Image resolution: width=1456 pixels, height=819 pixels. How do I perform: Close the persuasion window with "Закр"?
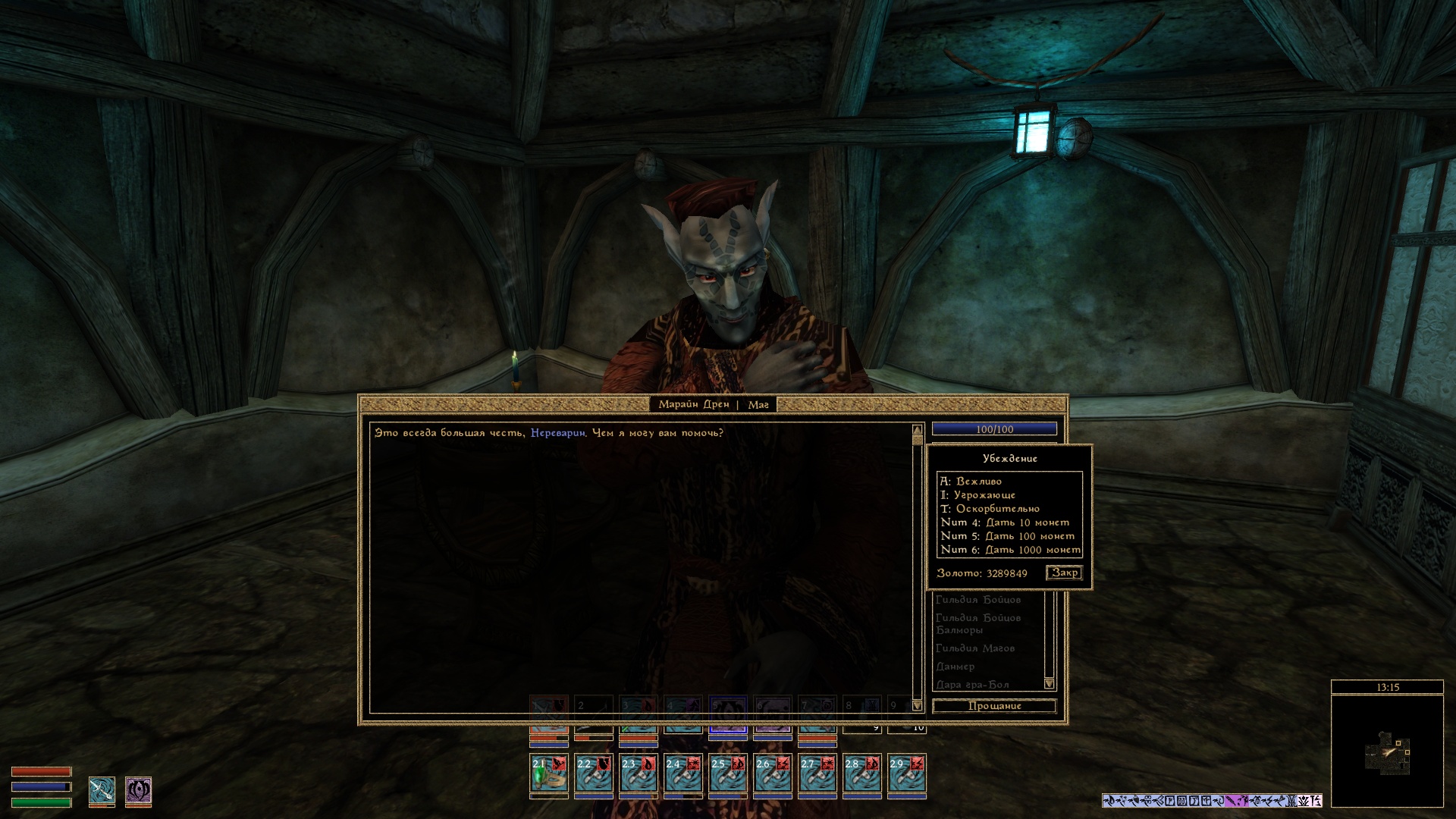pos(1064,573)
